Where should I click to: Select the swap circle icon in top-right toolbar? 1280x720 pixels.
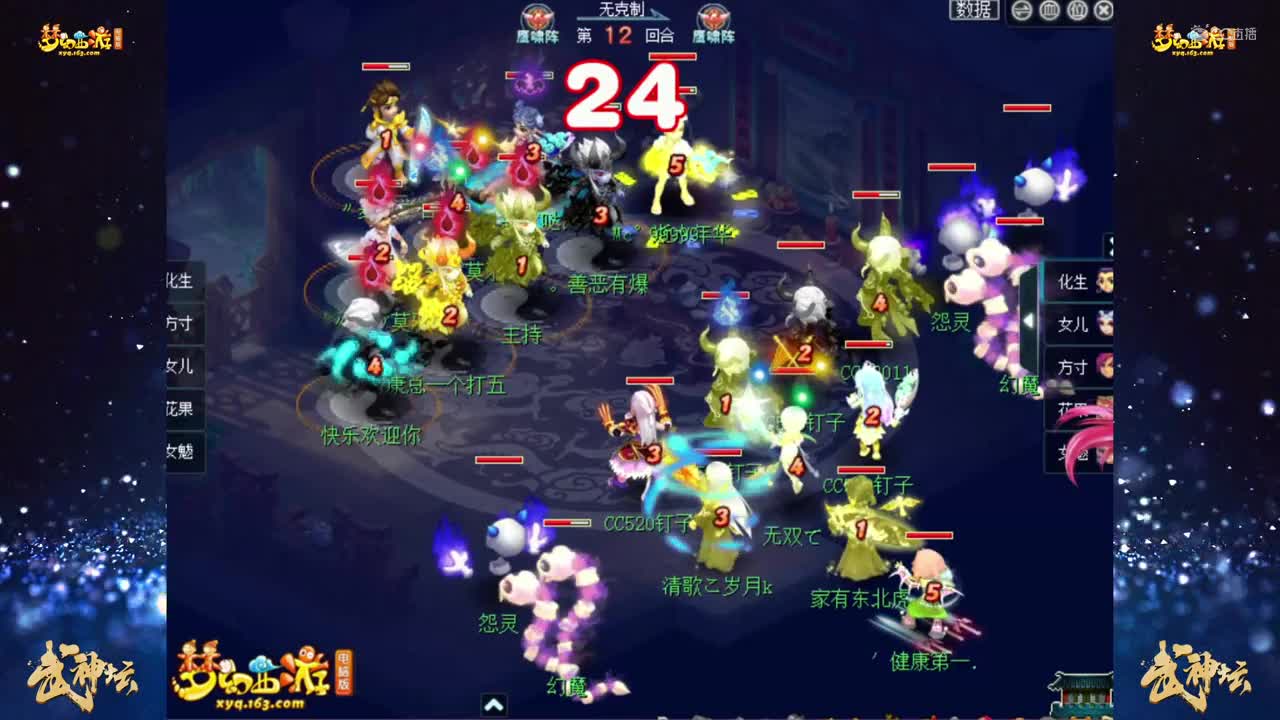click(x=1020, y=9)
